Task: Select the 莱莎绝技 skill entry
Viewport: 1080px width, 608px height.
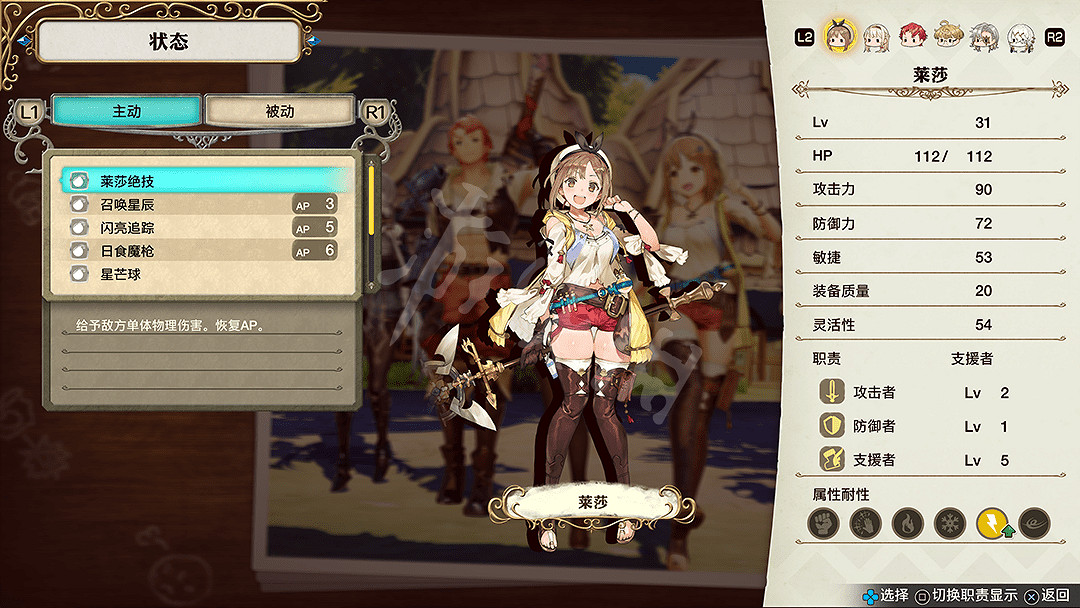Action: pyautogui.click(x=204, y=181)
